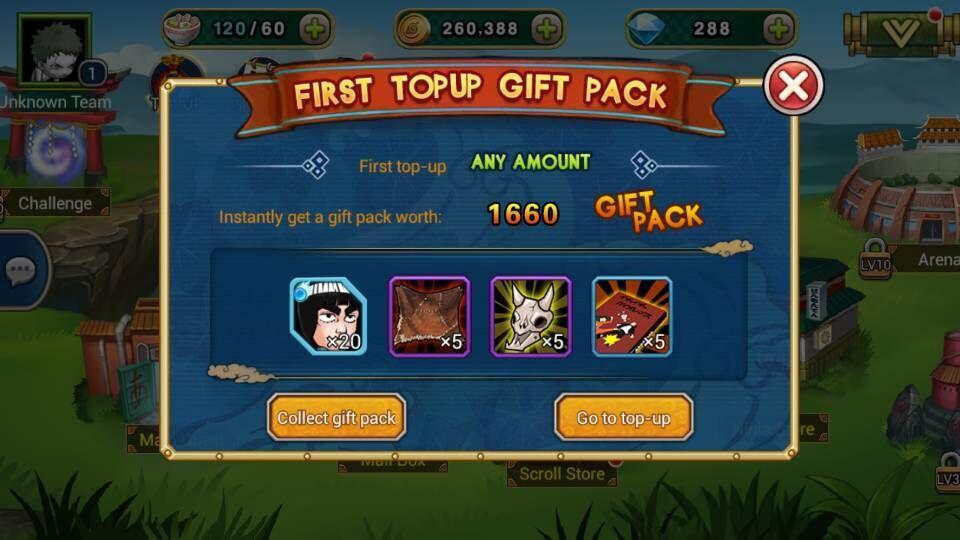Buy more diamonds with plus button

777,29
